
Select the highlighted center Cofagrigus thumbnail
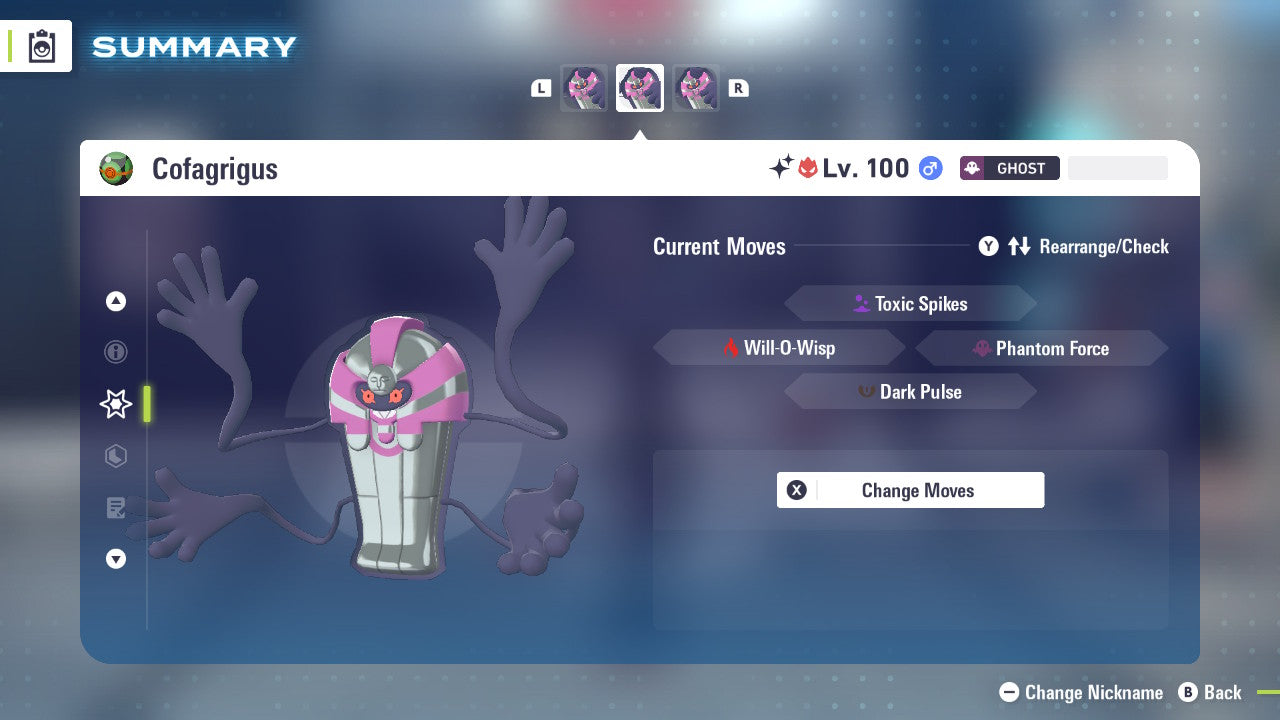pos(639,88)
